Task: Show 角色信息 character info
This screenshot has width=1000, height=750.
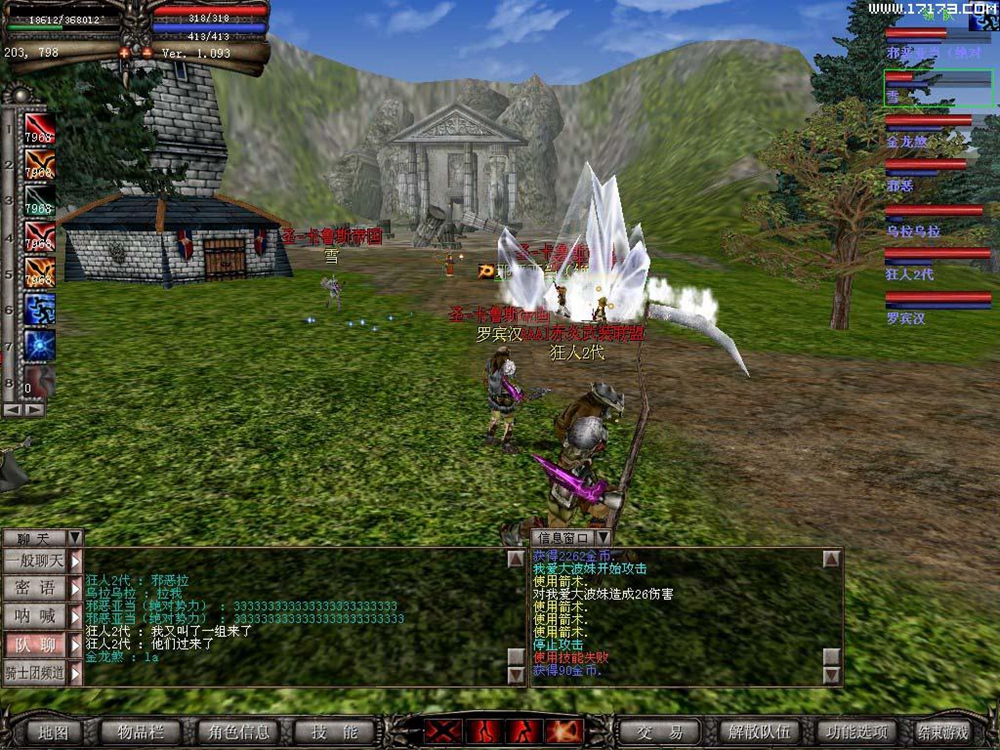Action: coord(235,732)
